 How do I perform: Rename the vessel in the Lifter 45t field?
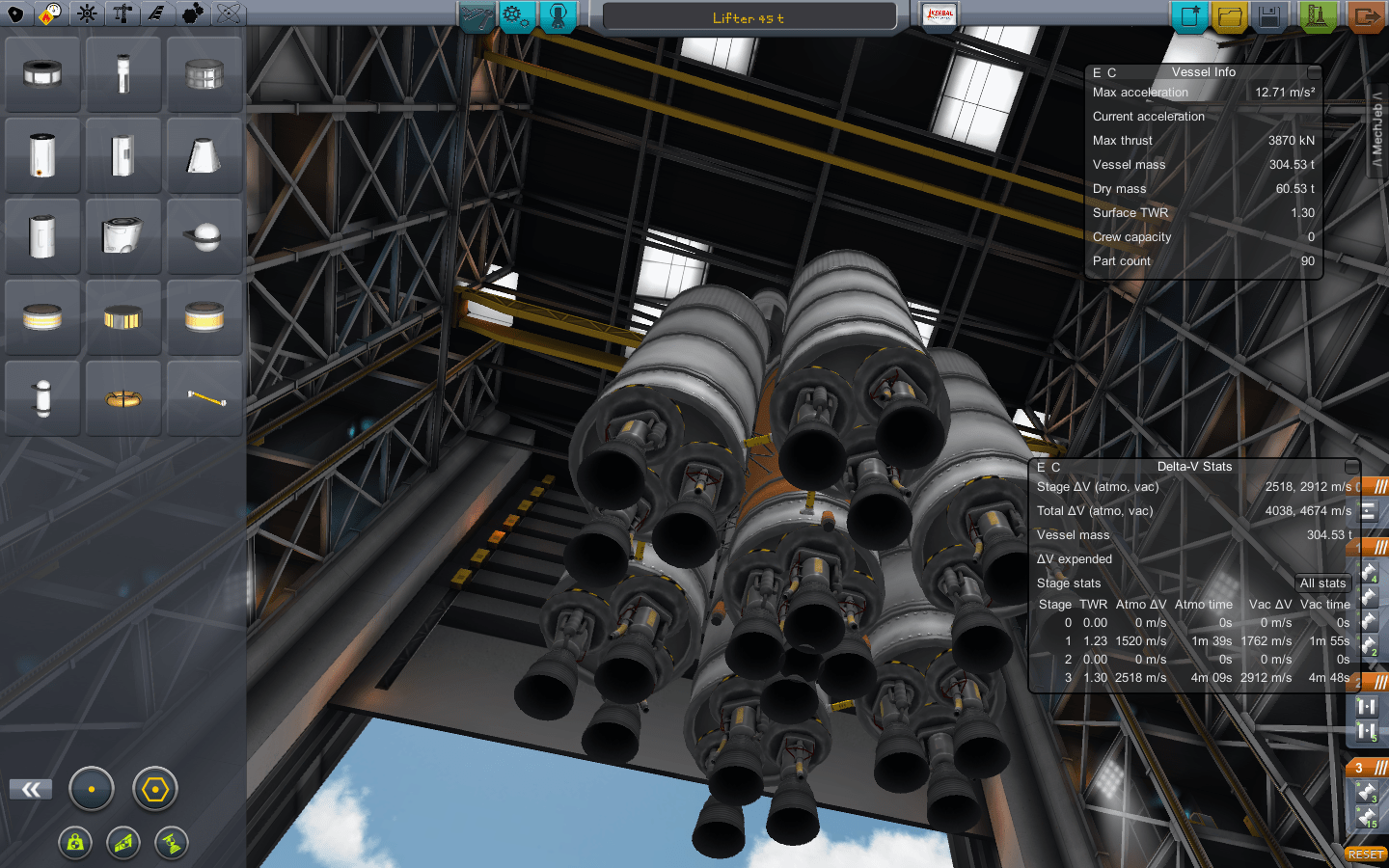(749, 15)
